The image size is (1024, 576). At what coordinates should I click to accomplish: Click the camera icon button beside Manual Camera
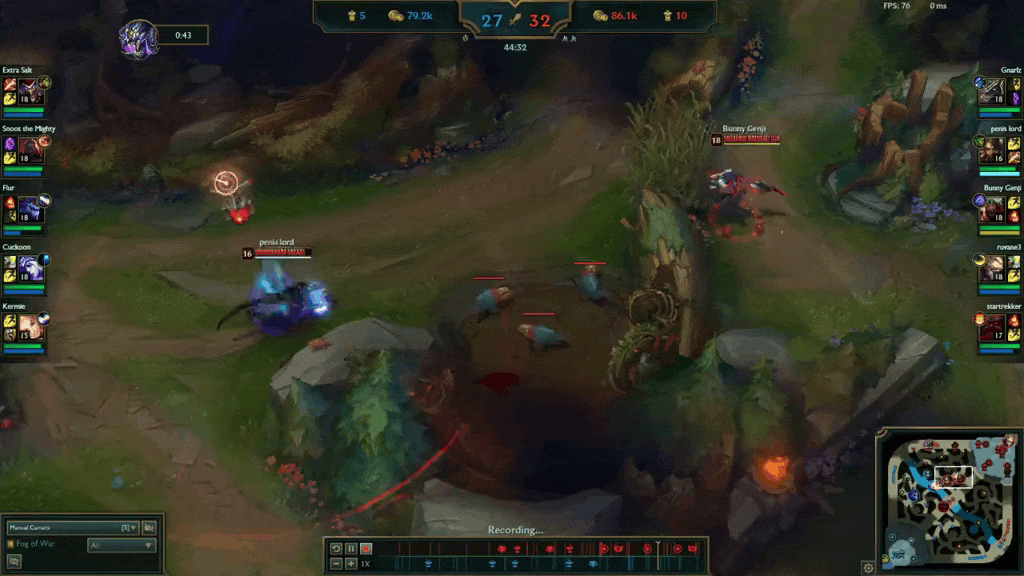[149, 527]
